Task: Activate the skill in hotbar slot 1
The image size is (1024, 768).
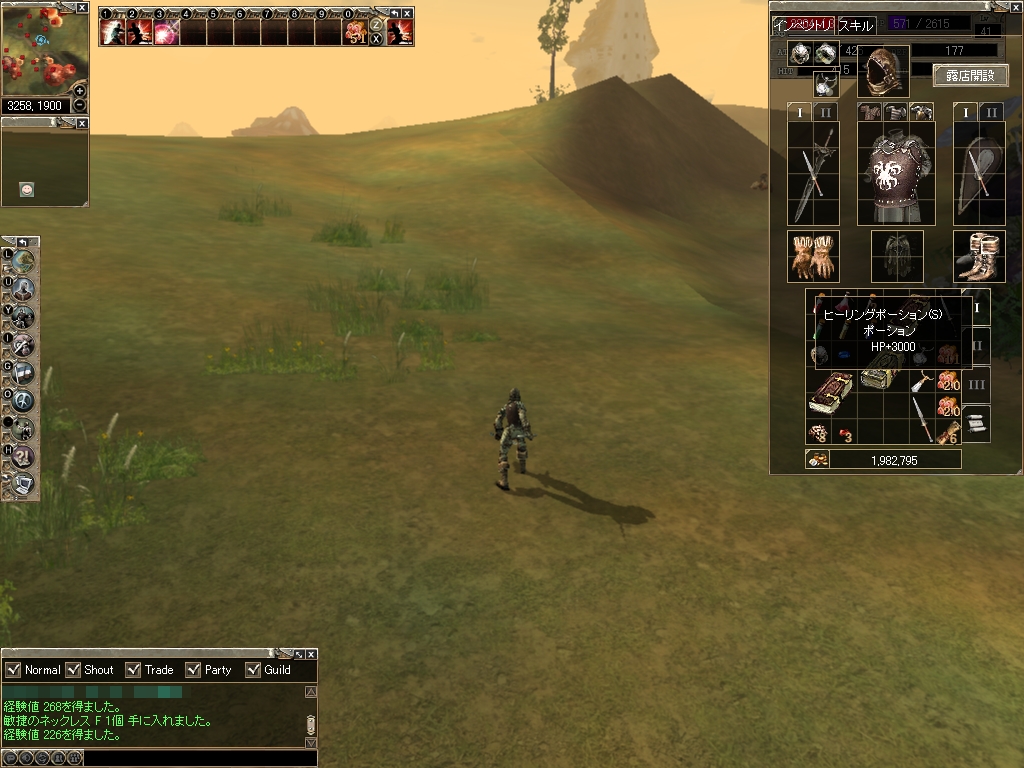Action: (x=113, y=32)
